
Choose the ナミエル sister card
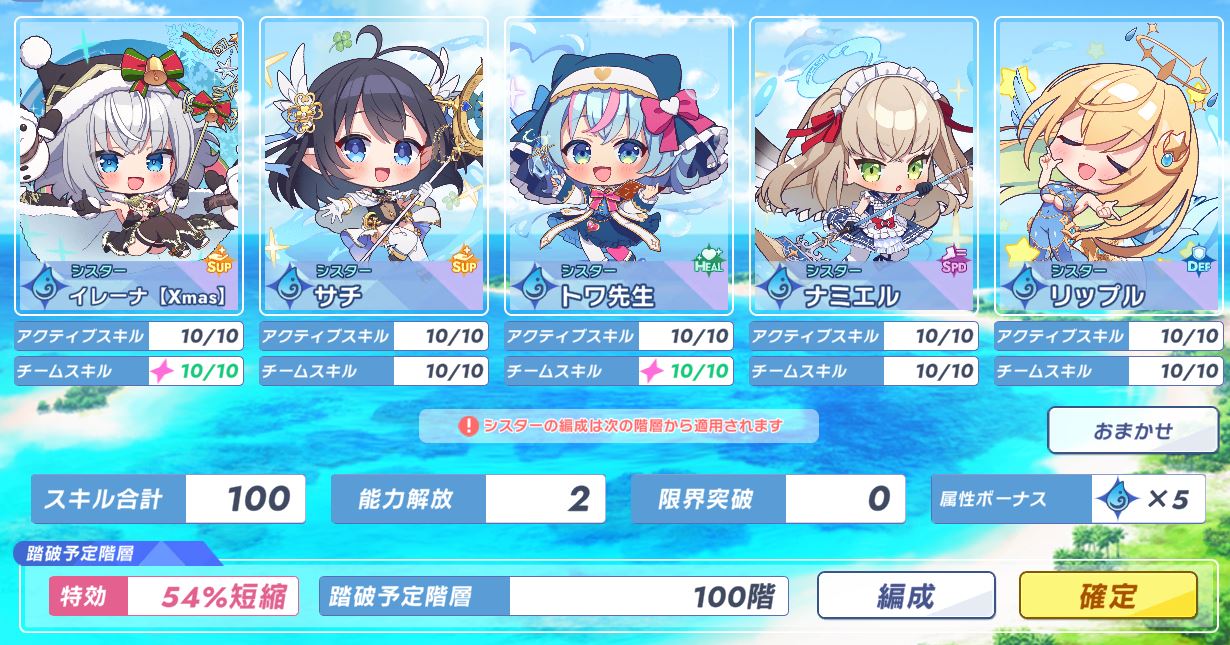[x=863, y=165]
